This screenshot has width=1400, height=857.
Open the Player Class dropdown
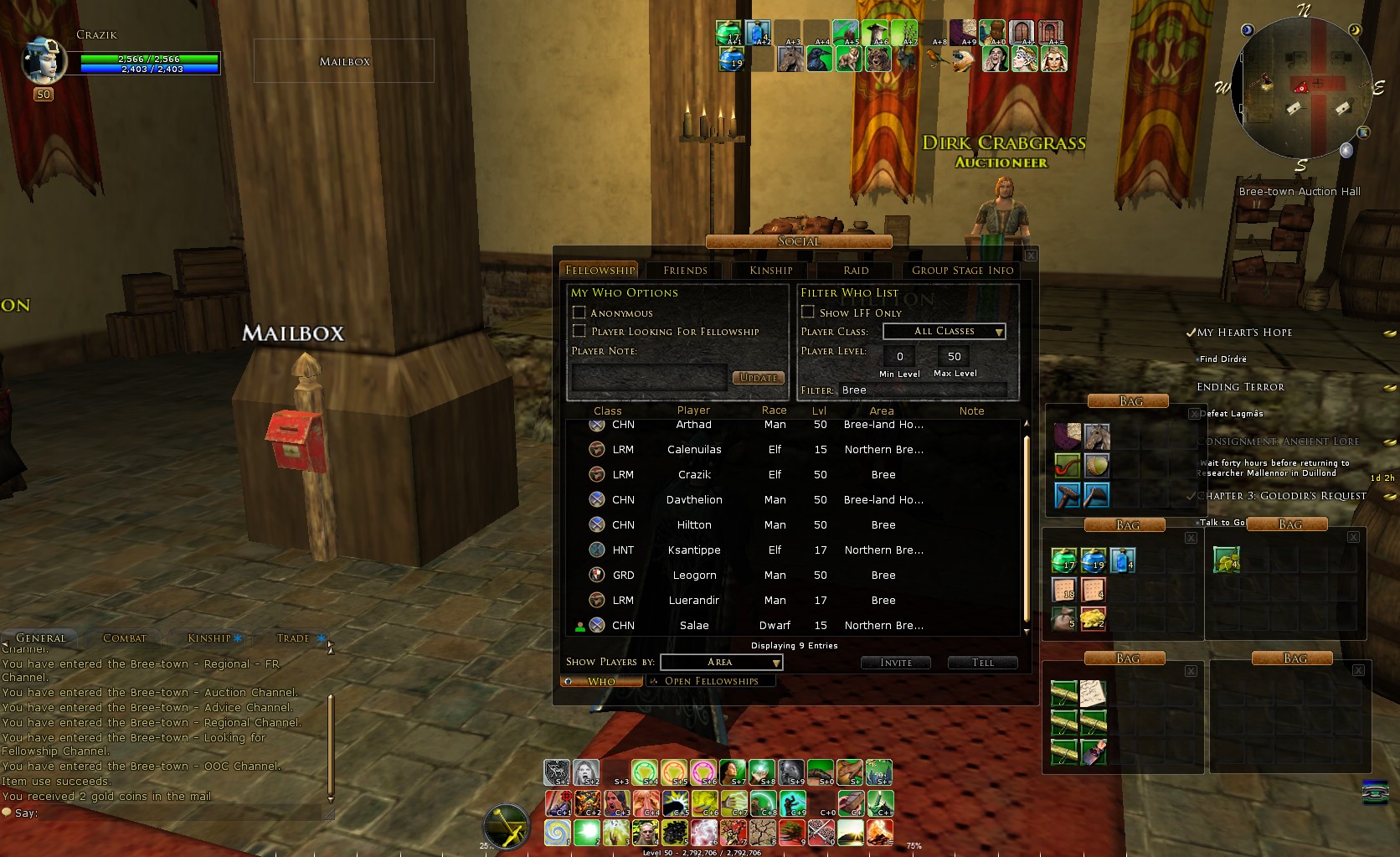coord(944,332)
